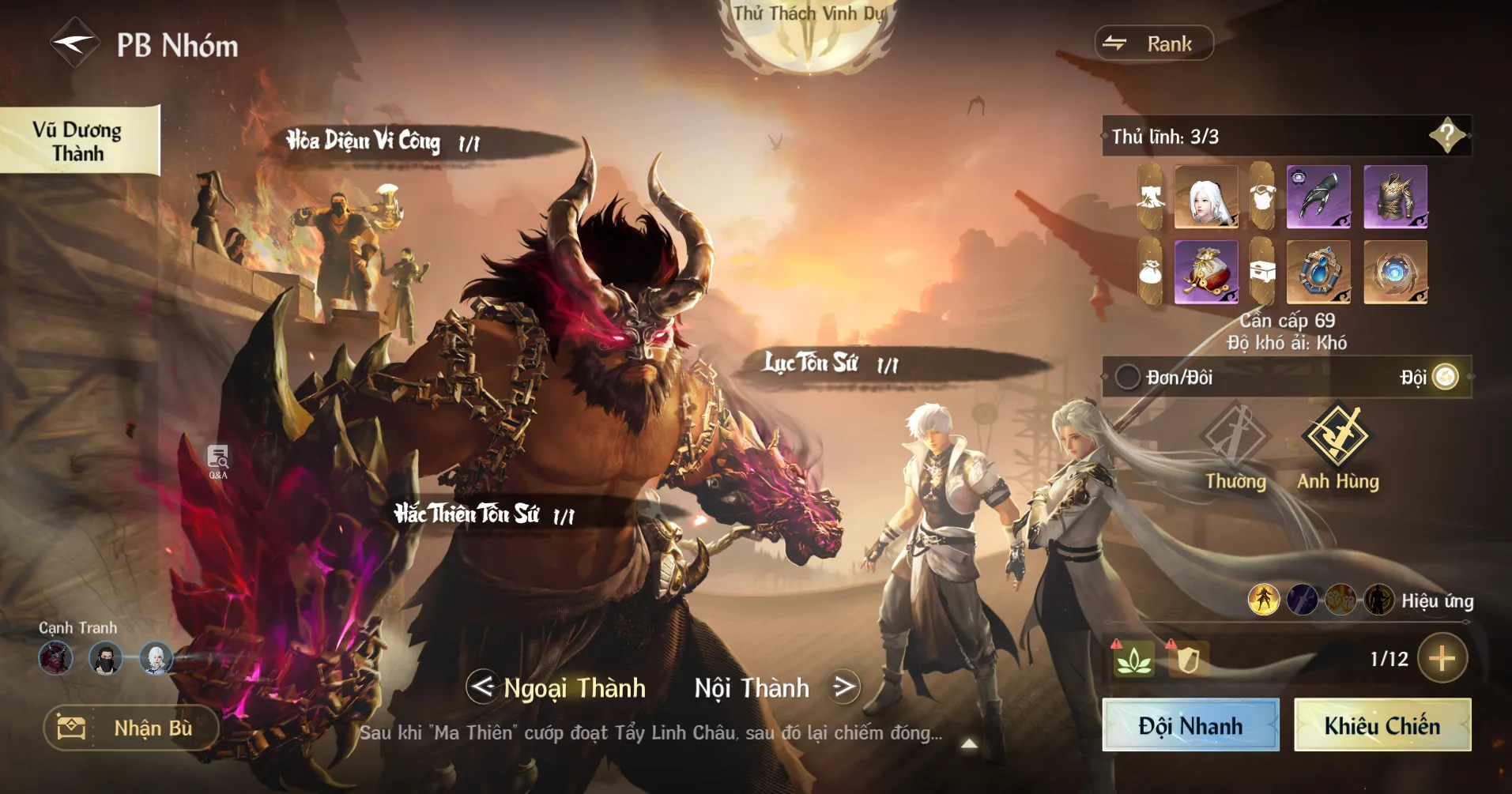1512x794 pixels.
Task: Start Đội Nhanh quick team
Action: click(x=1190, y=725)
